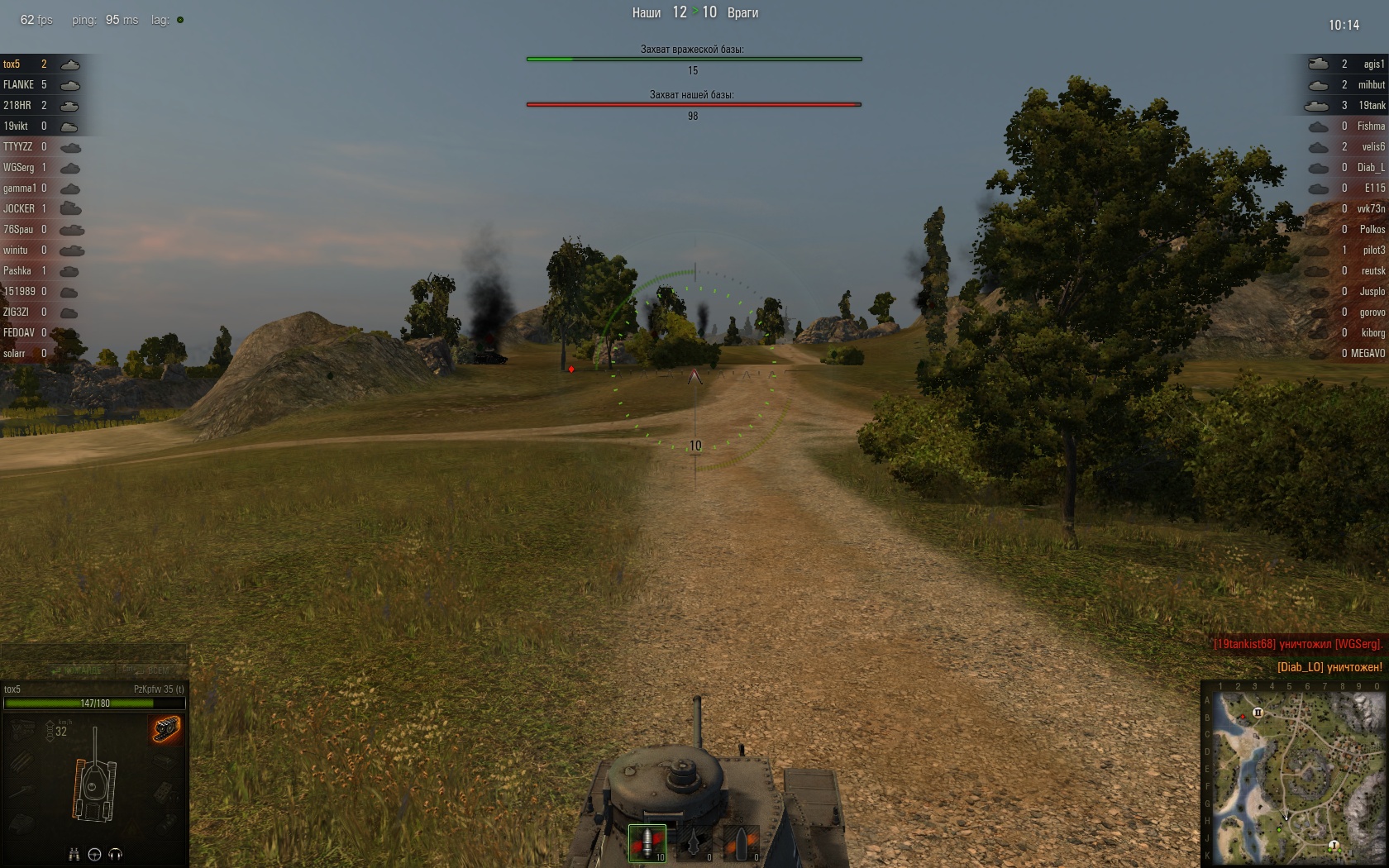Click the steering wheel driver icon

(94, 855)
